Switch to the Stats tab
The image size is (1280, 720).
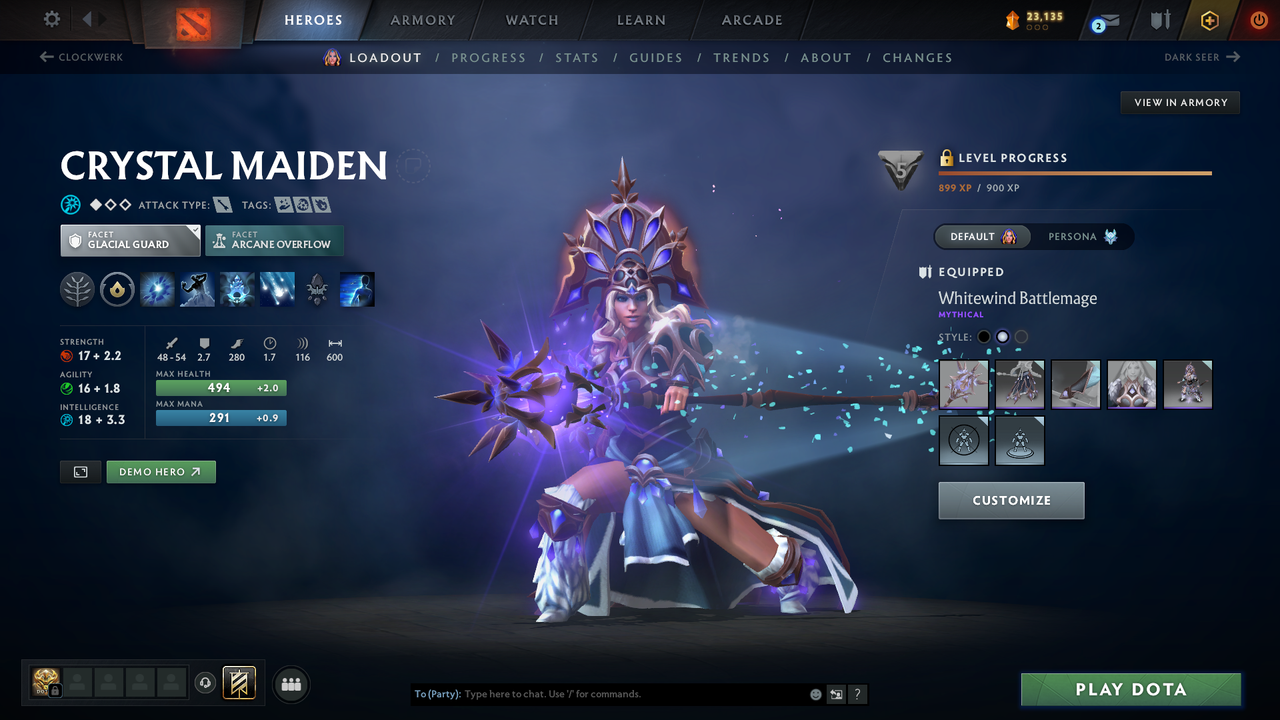577,57
